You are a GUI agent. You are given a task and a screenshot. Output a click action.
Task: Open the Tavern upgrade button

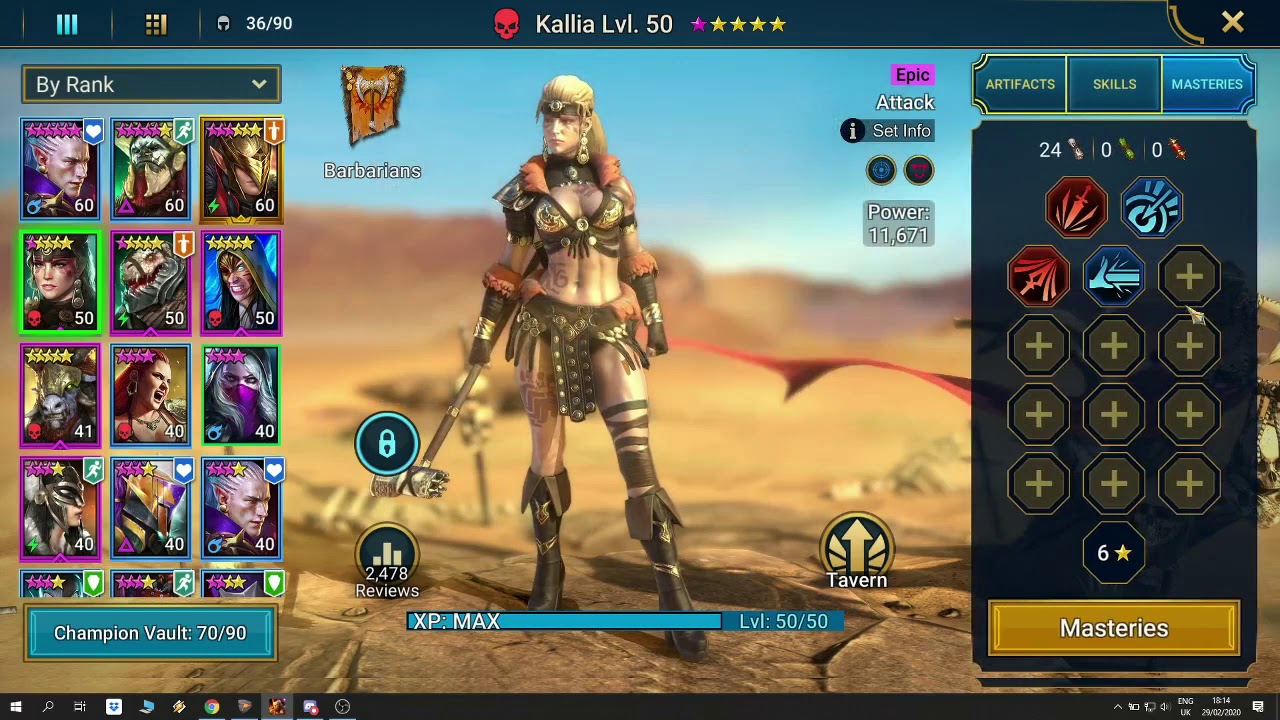pos(856,552)
